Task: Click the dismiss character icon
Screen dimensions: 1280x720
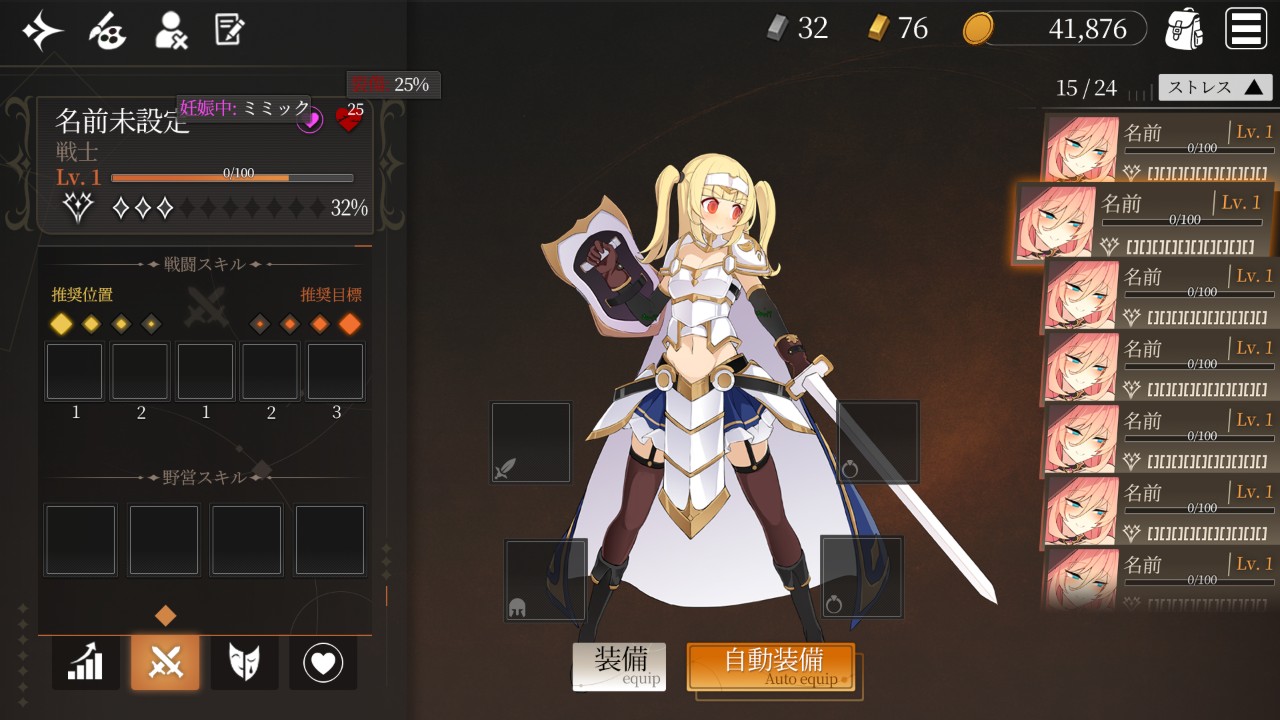Action: 171,31
